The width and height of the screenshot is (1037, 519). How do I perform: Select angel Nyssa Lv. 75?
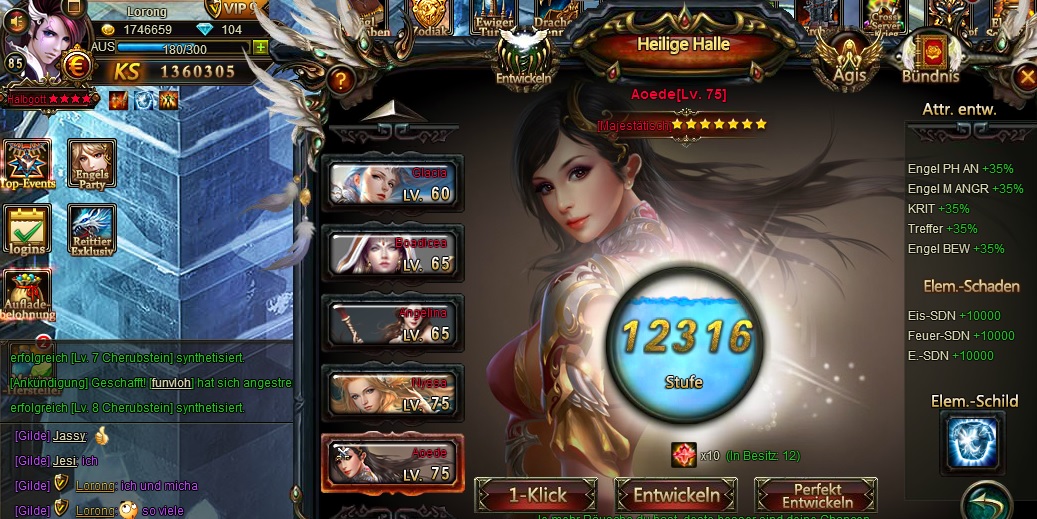point(393,394)
